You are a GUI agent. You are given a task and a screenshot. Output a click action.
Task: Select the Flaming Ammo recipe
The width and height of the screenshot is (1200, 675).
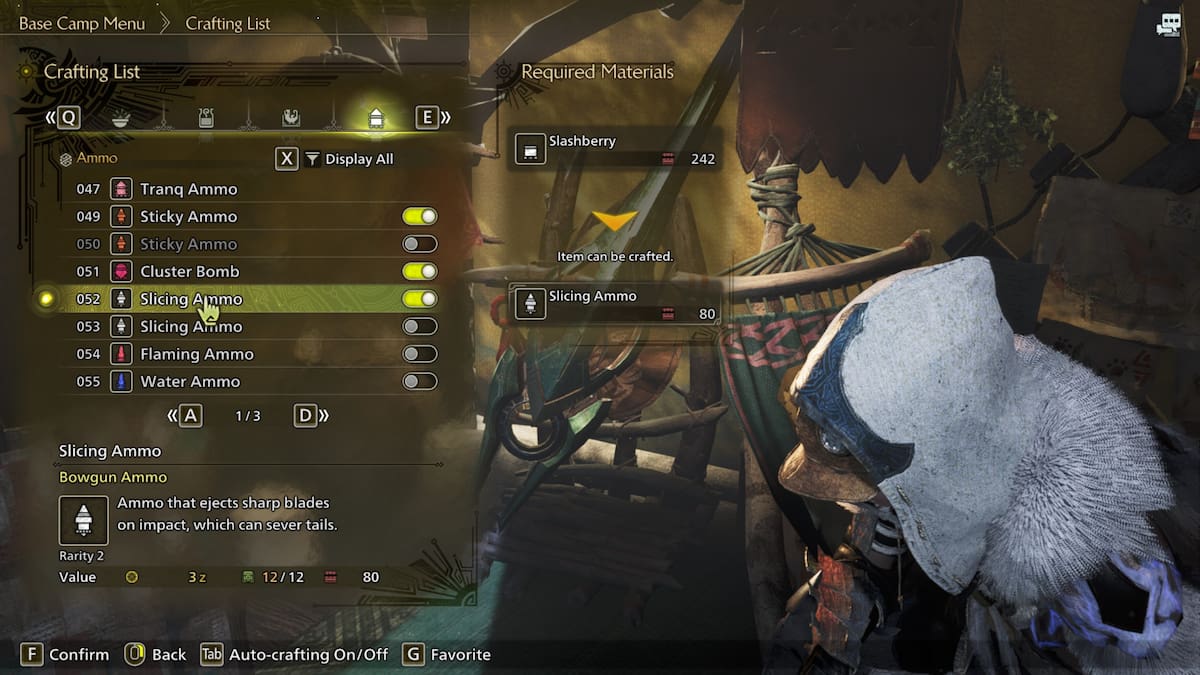click(x=197, y=354)
